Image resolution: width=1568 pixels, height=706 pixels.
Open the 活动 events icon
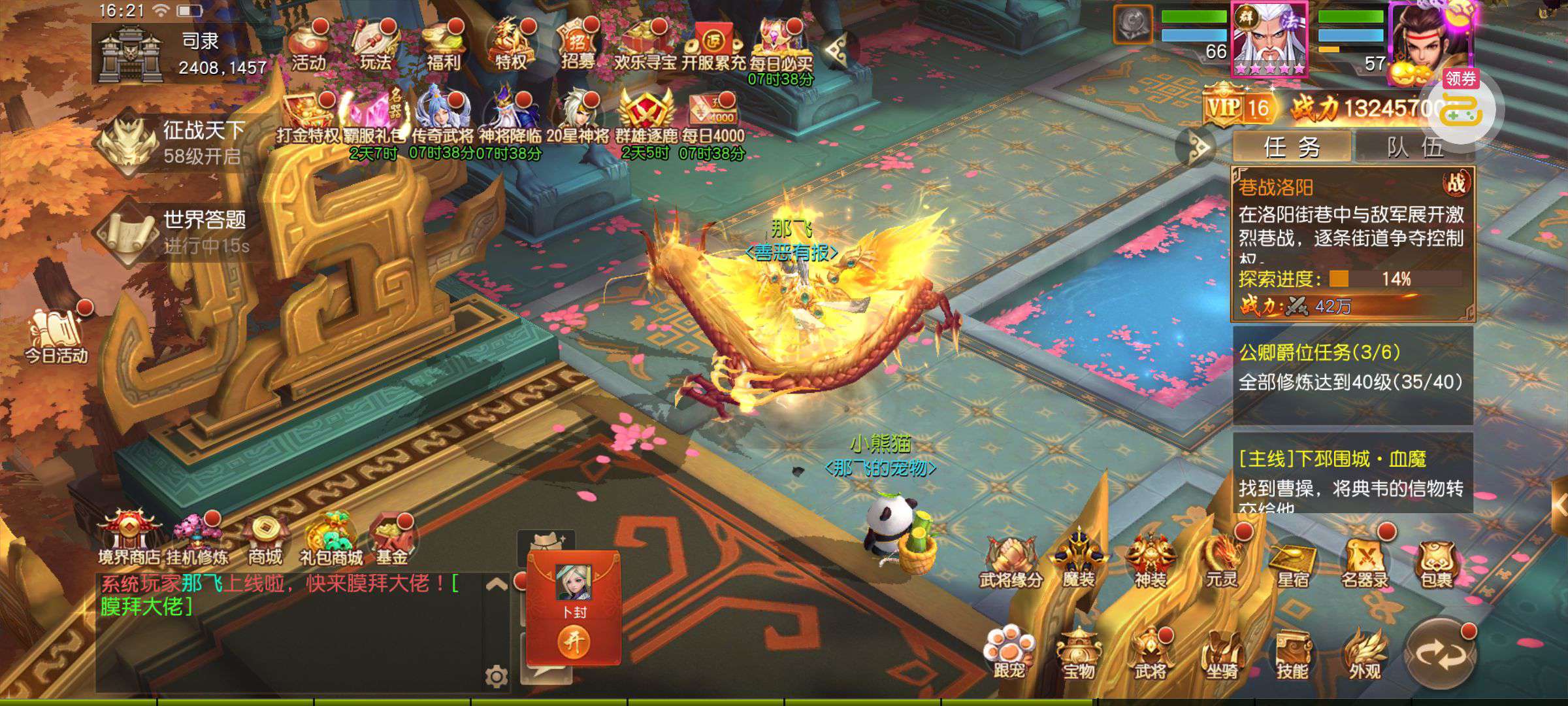[x=308, y=46]
